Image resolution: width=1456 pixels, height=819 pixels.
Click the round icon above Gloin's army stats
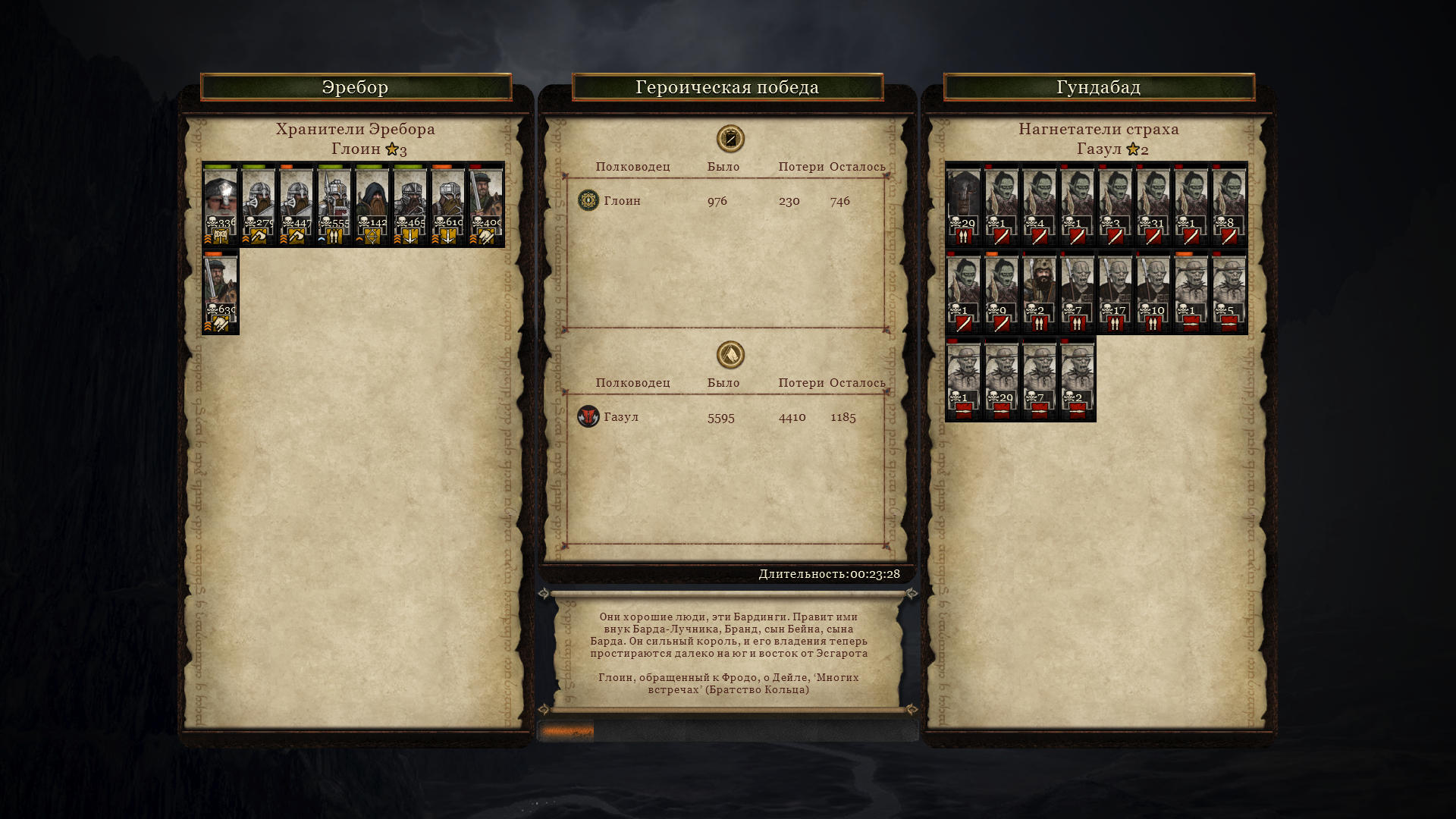pyautogui.click(x=730, y=139)
